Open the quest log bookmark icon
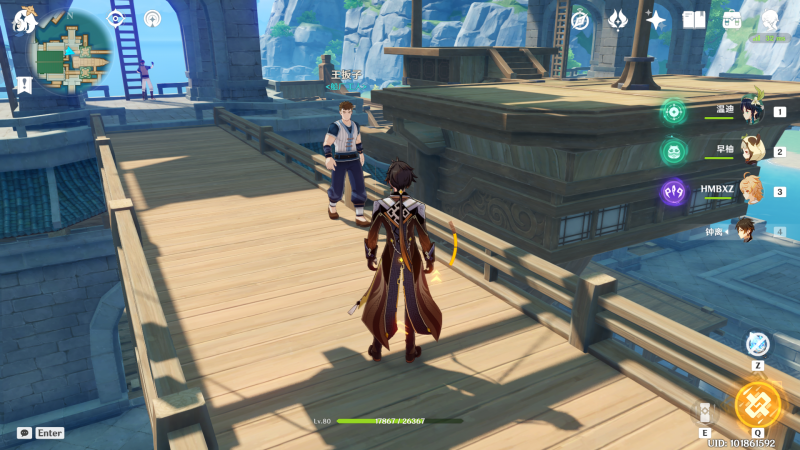This screenshot has width=800, height=450. click(24, 86)
